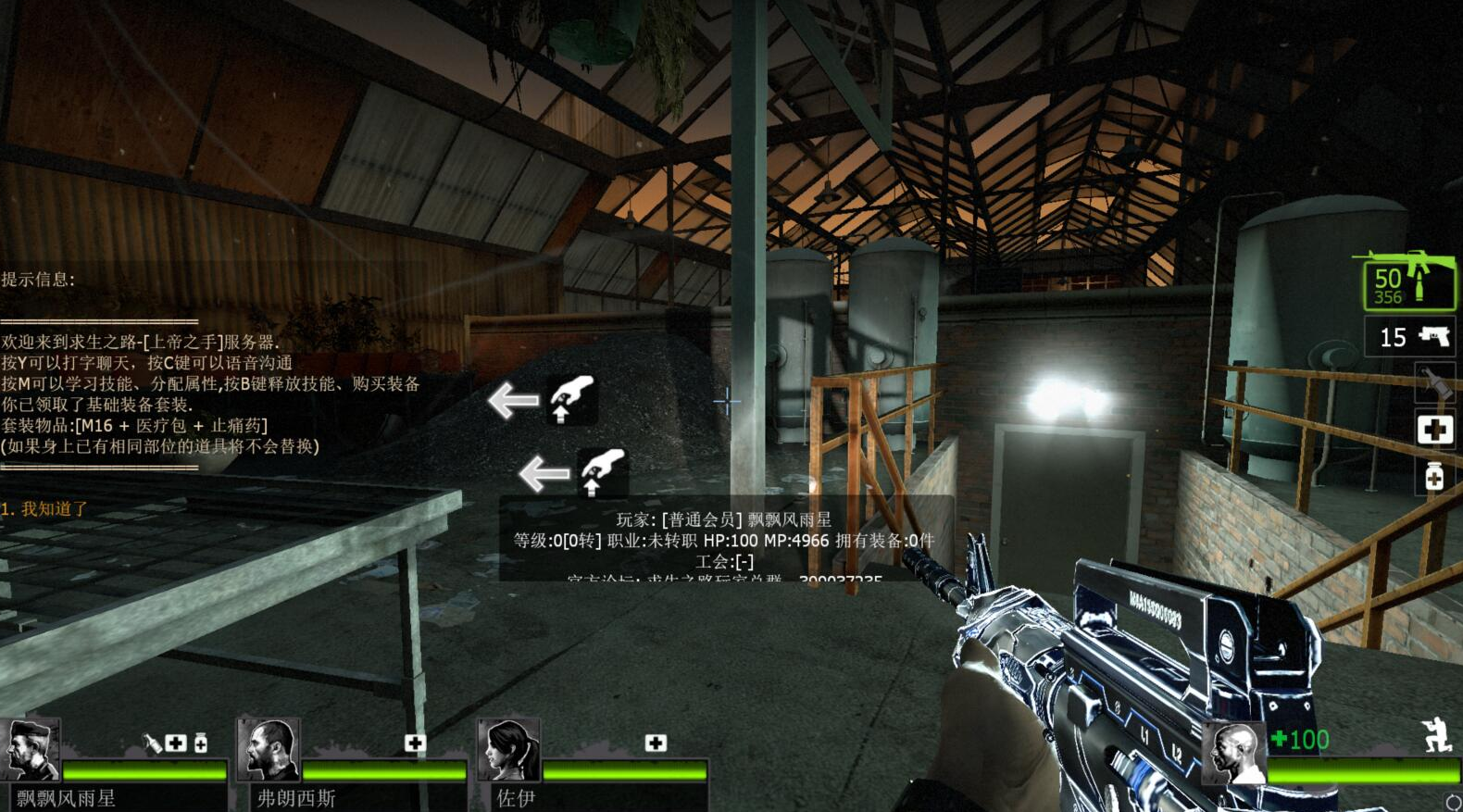Select the pain pills slot

point(1434,477)
